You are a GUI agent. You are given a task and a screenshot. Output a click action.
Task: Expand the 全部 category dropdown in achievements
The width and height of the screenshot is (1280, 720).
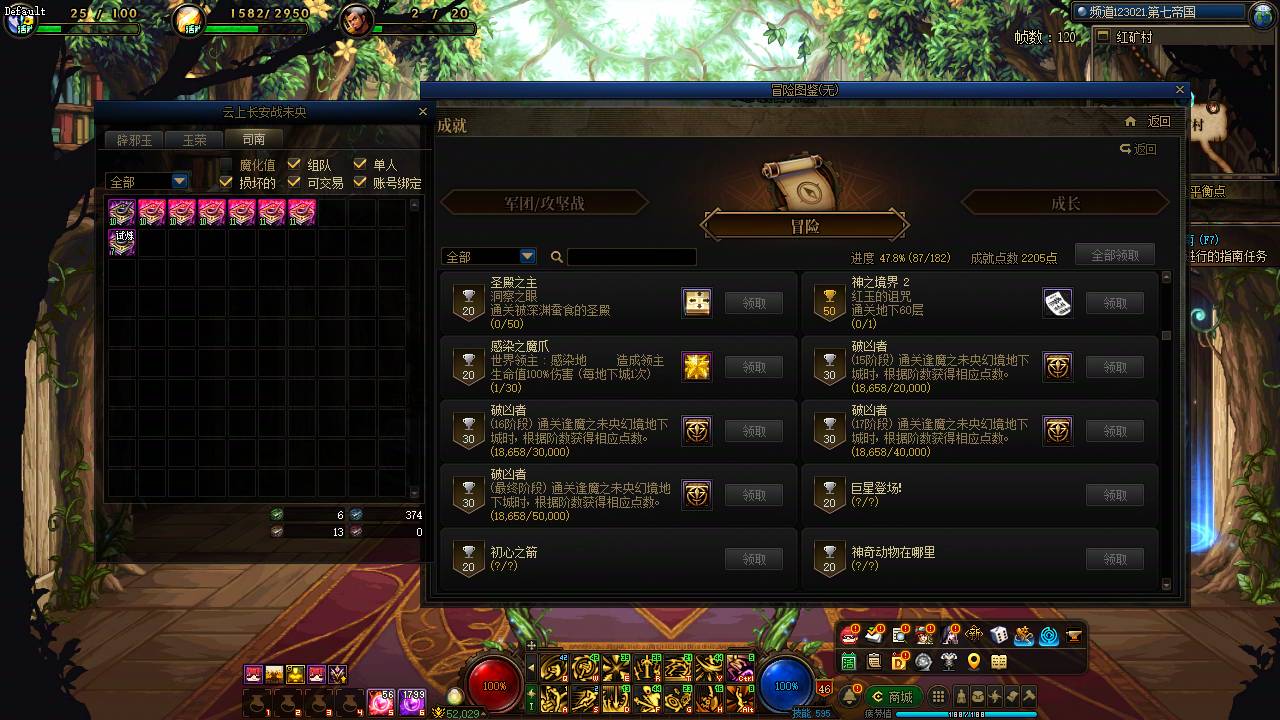(488, 256)
